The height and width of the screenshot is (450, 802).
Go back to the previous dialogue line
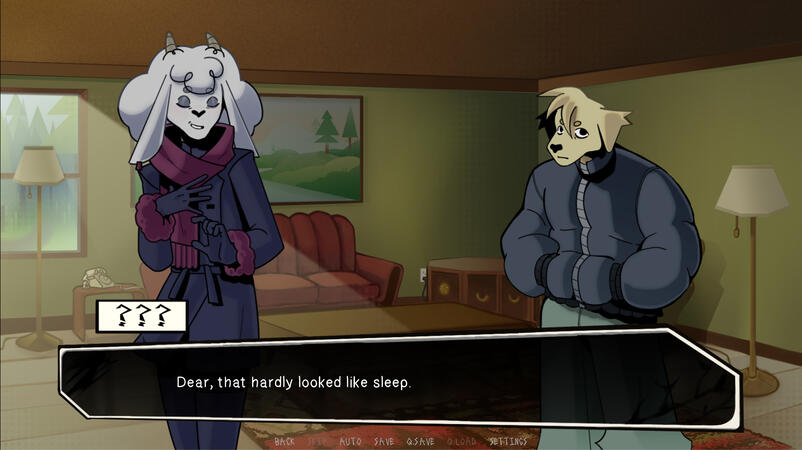tap(284, 441)
